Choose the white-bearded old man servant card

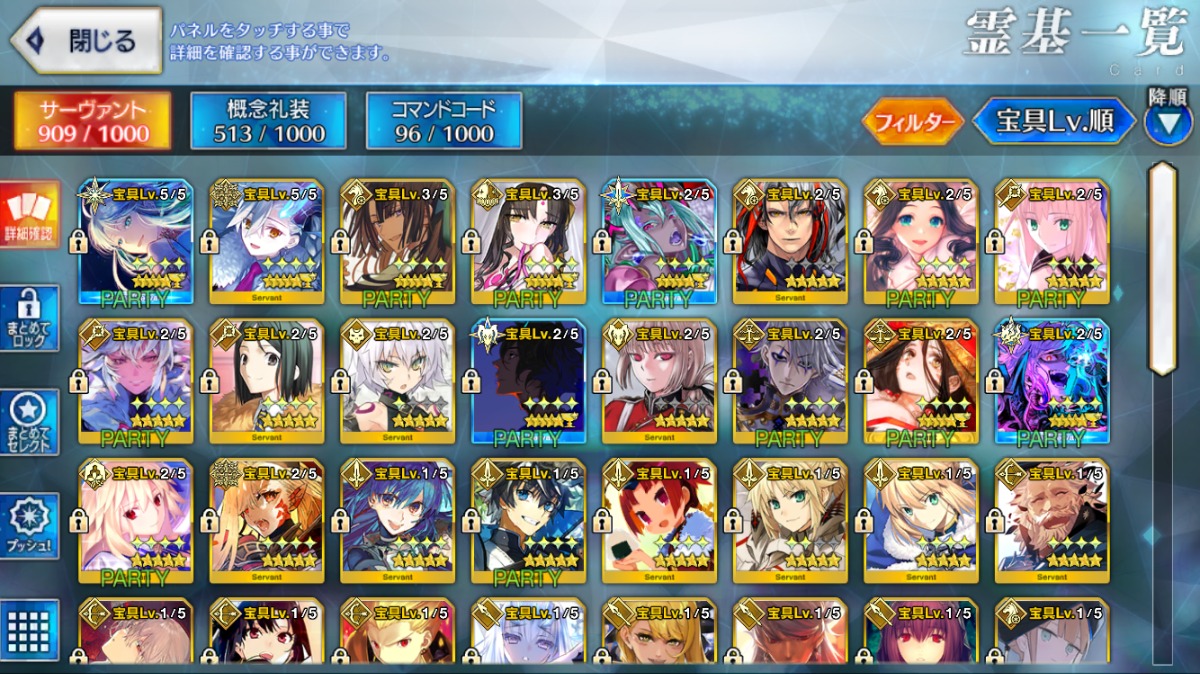[1052, 521]
